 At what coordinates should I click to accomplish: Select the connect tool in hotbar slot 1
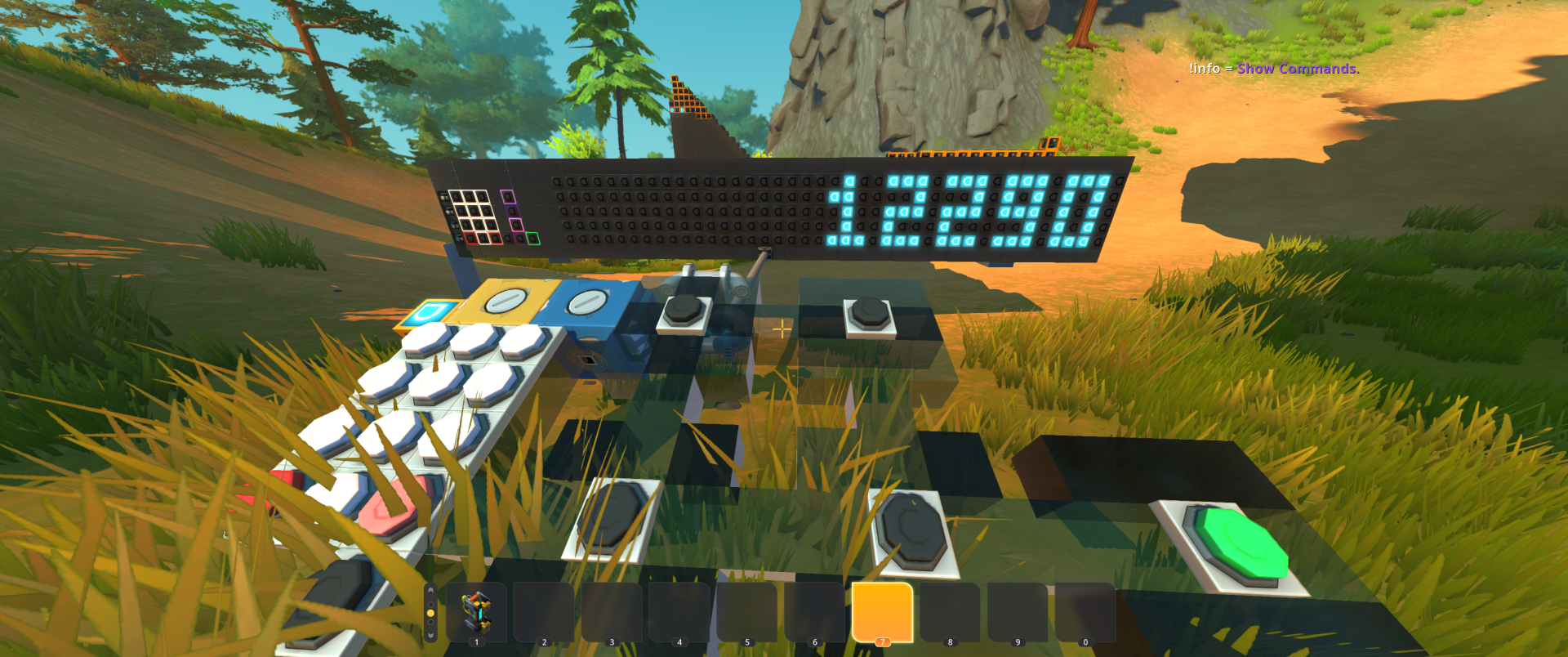click(476, 612)
